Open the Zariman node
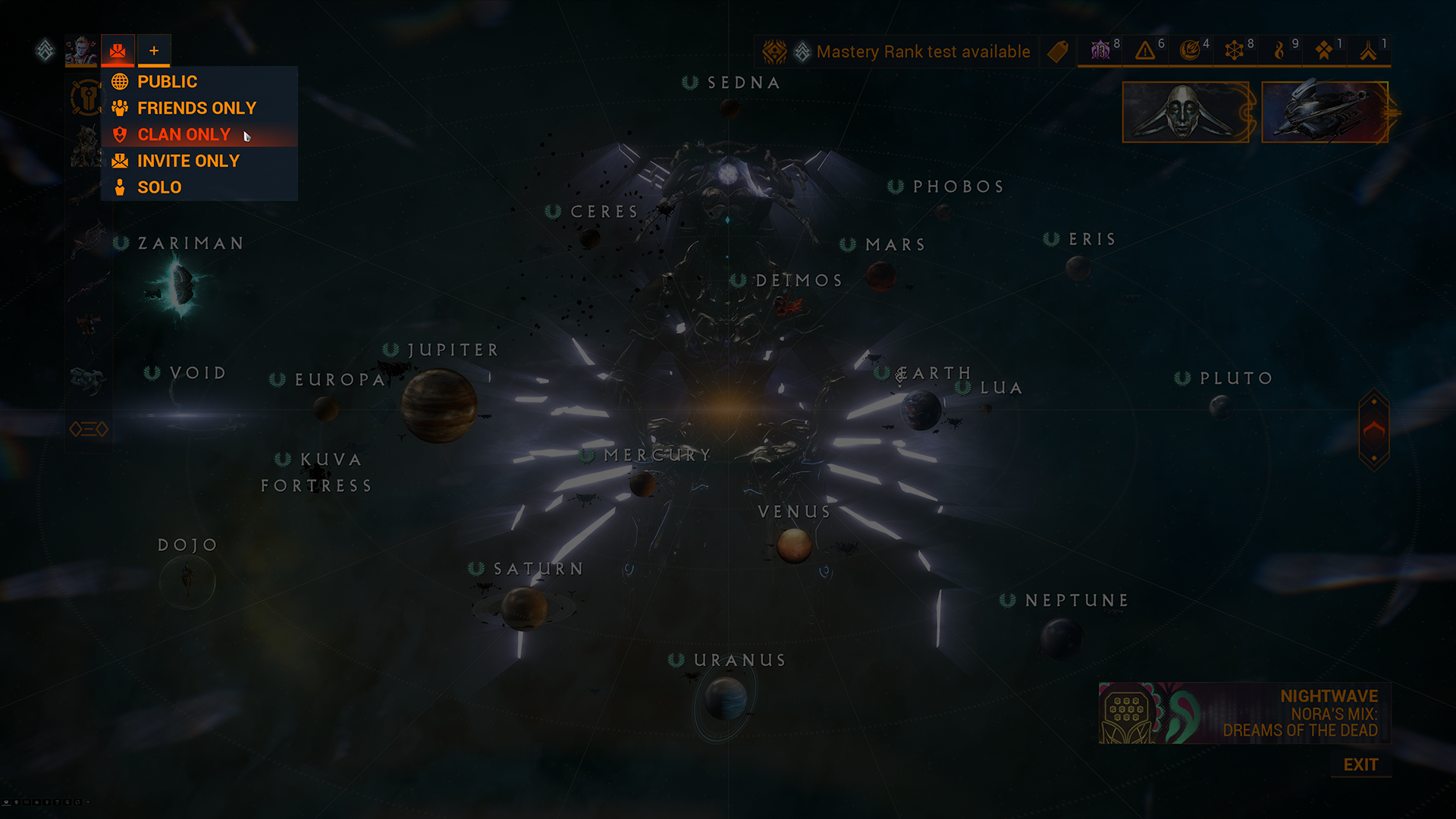Image resolution: width=1456 pixels, height=819 pixels. pyautogui.click(x=182, y=284)
